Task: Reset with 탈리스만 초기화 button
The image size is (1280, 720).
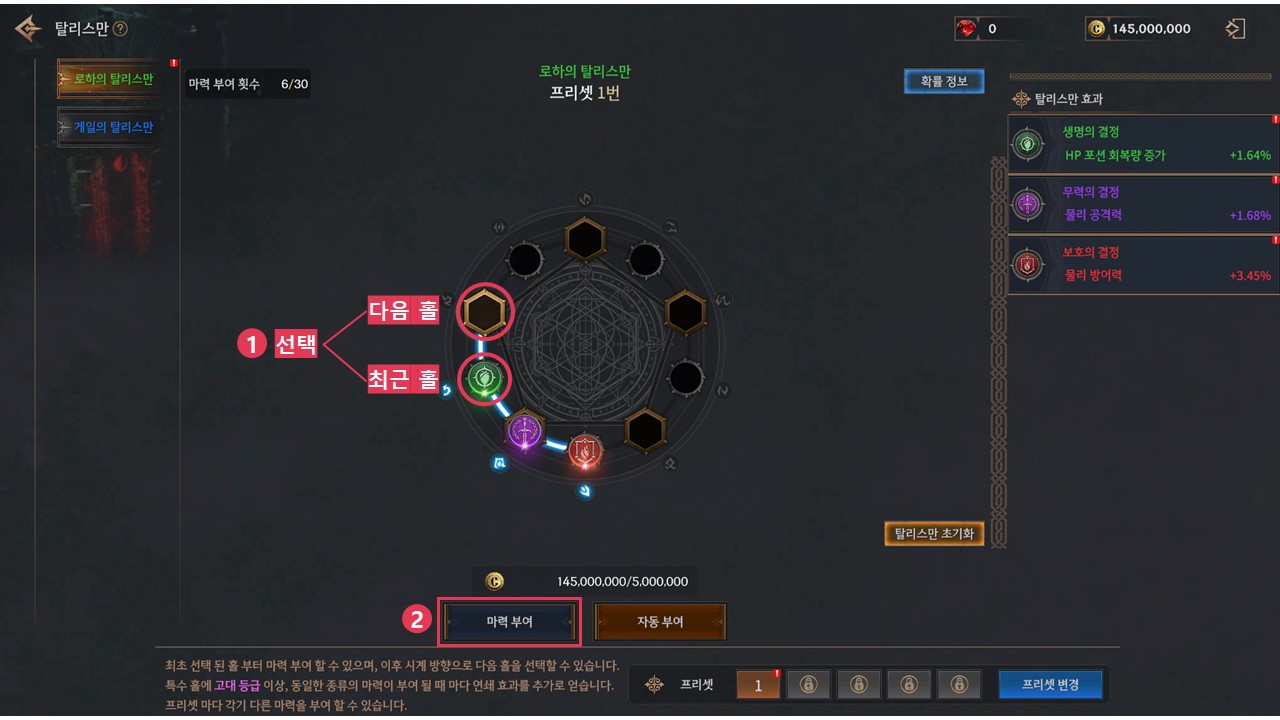Action: coord(934,533)
